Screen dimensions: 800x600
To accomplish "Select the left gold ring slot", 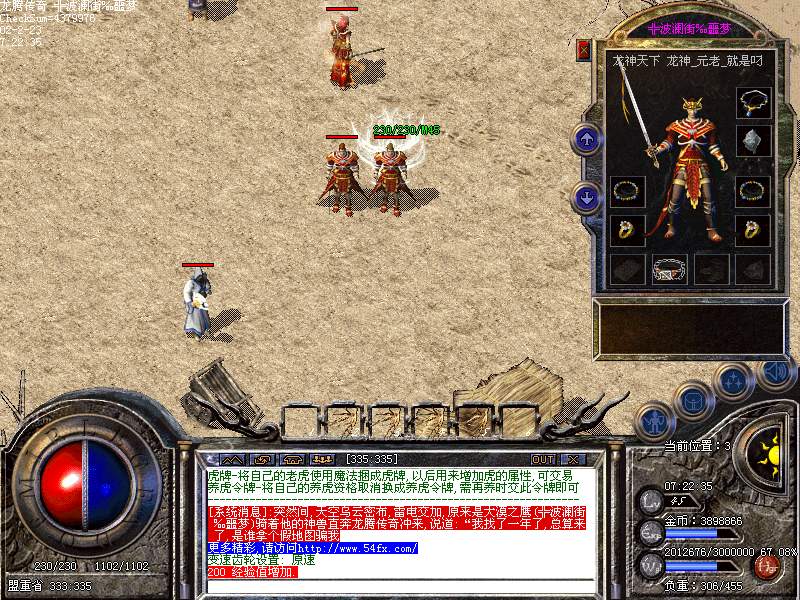I will pyautogui.click(x=627, y=229).
